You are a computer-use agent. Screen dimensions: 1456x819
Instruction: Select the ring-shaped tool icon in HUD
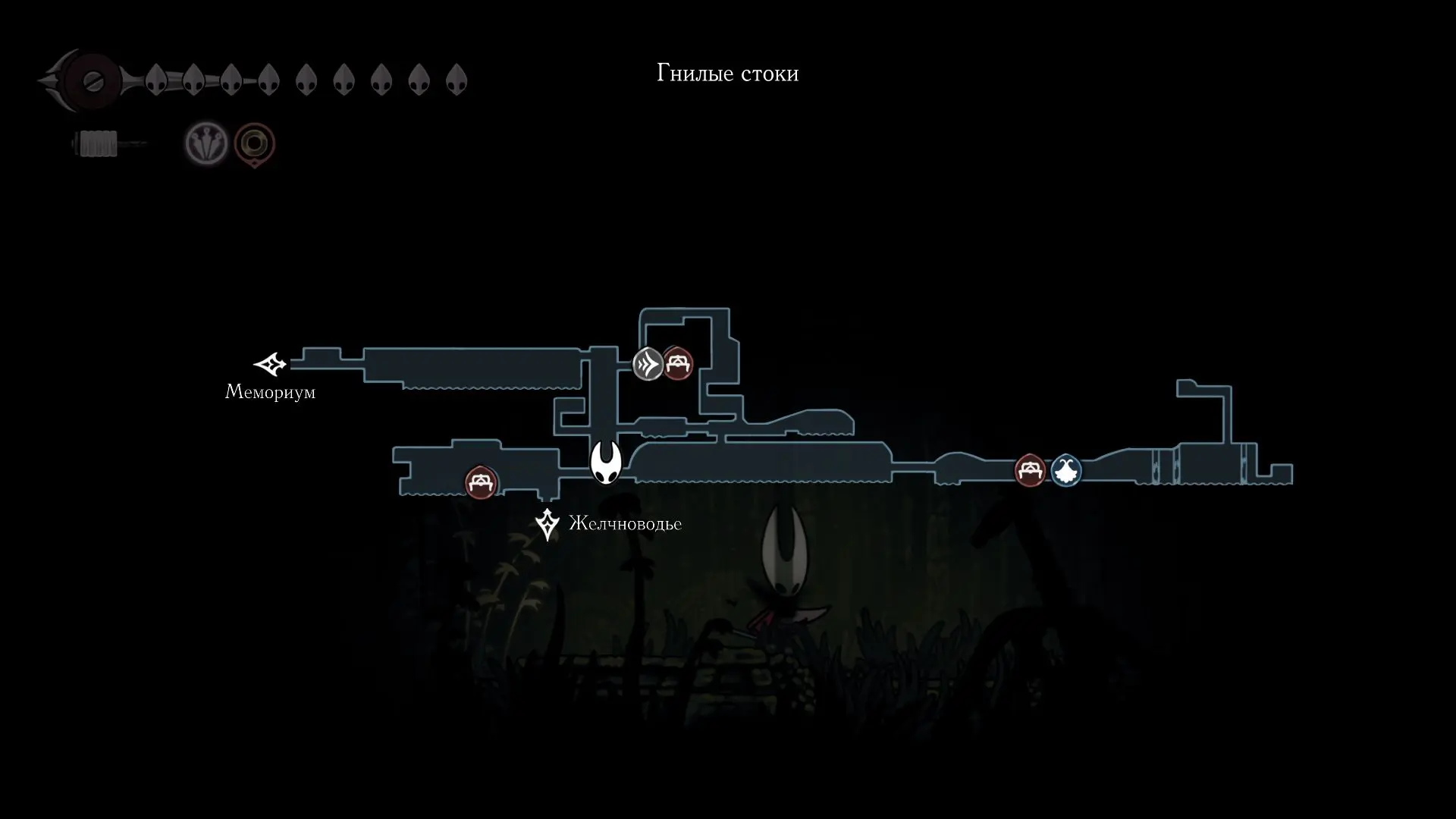254,143
